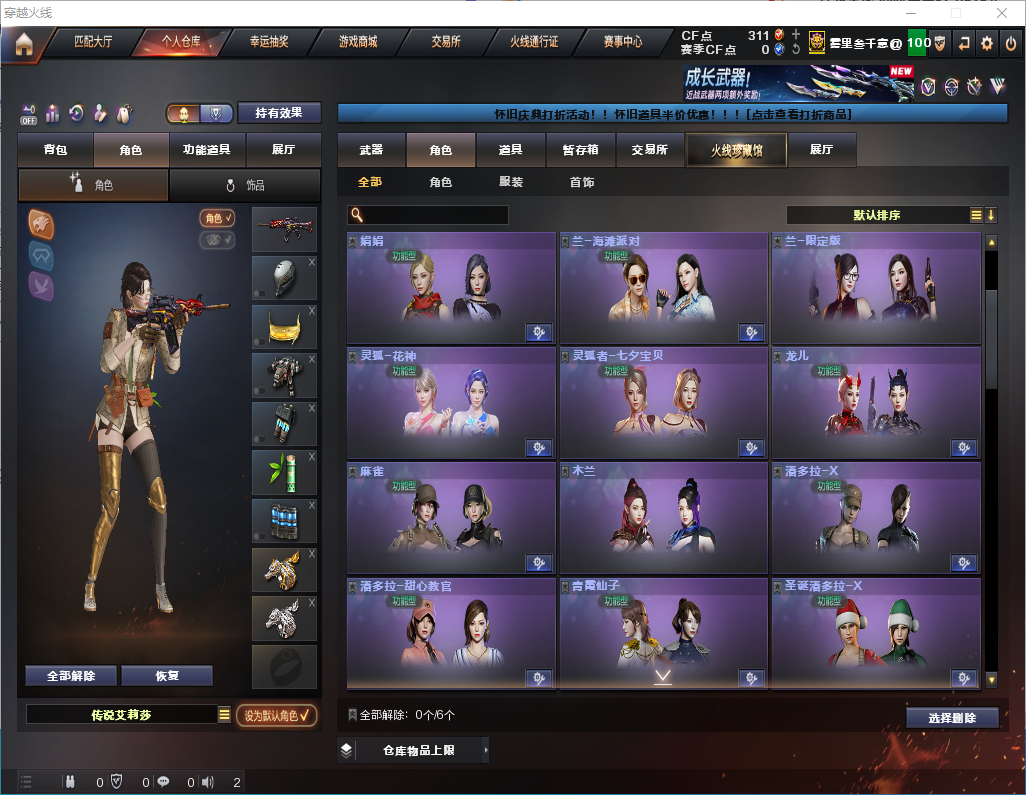Filter characters by 服装 clothing

point(511,183)
